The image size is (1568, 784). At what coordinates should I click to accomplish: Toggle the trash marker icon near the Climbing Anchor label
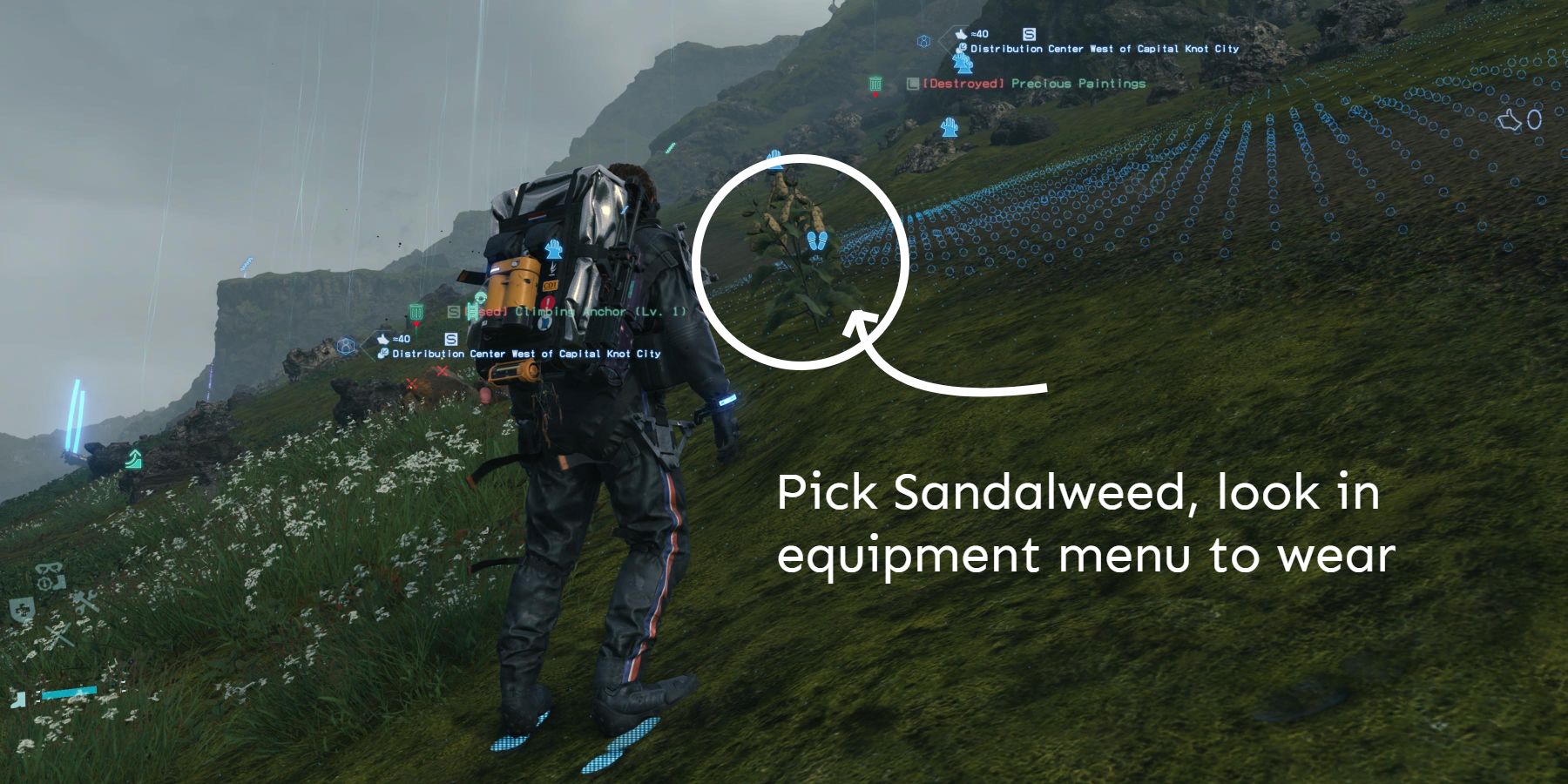[416, 311]
